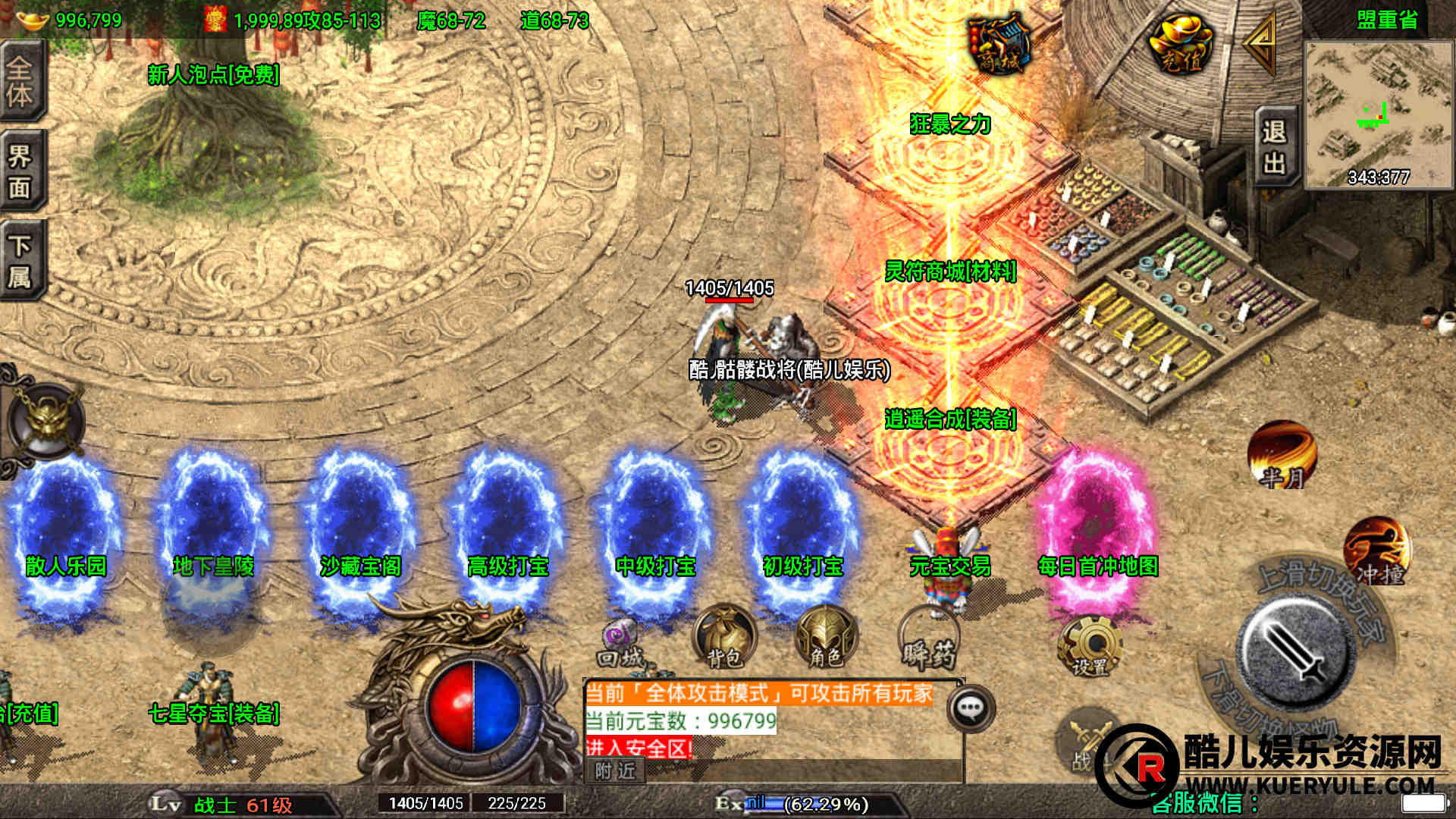Collapse the top menu with the gold arrow
Viewport: 1456px width, 819px height.
point(1261,45)
